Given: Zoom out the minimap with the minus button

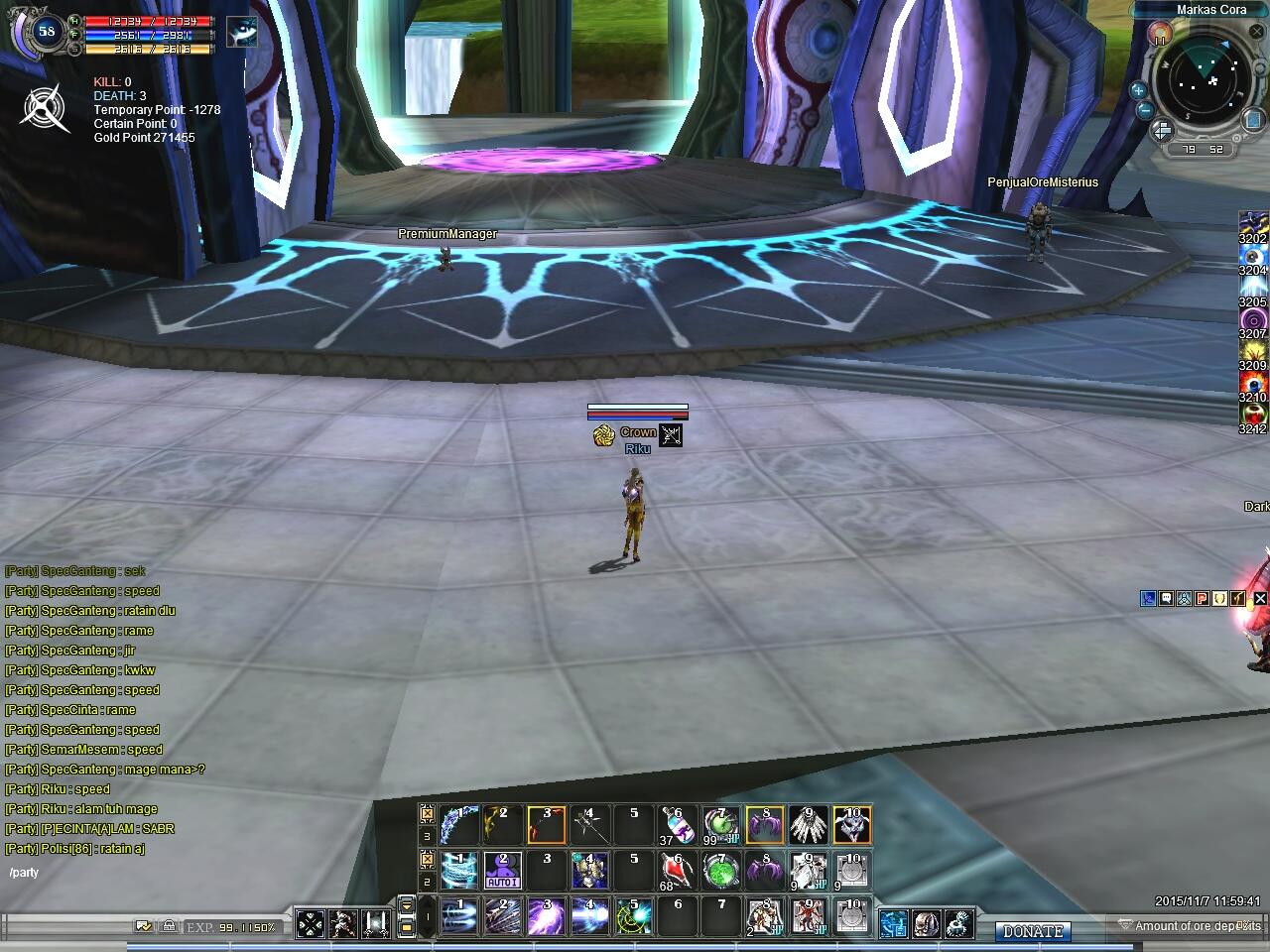Looking at the screenshot, I should 1144,110.
